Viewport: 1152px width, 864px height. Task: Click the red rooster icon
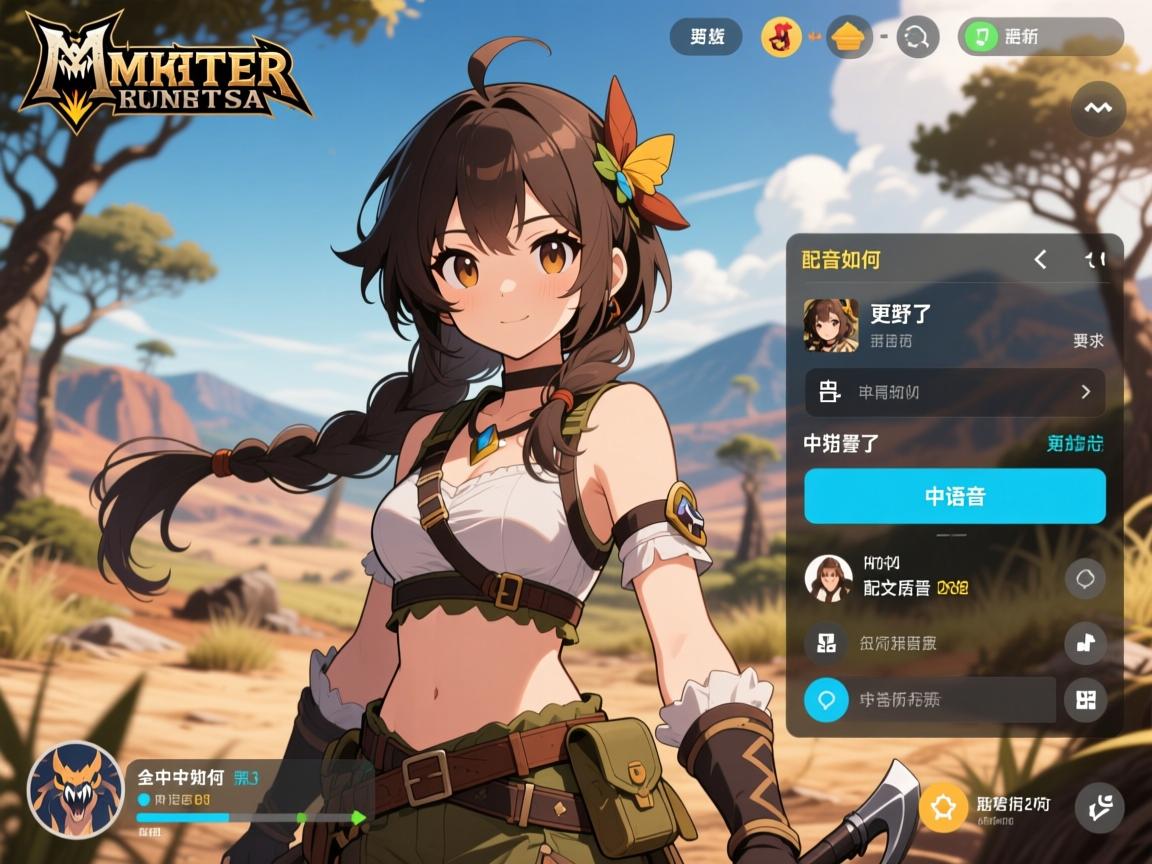tap(781, 38)
